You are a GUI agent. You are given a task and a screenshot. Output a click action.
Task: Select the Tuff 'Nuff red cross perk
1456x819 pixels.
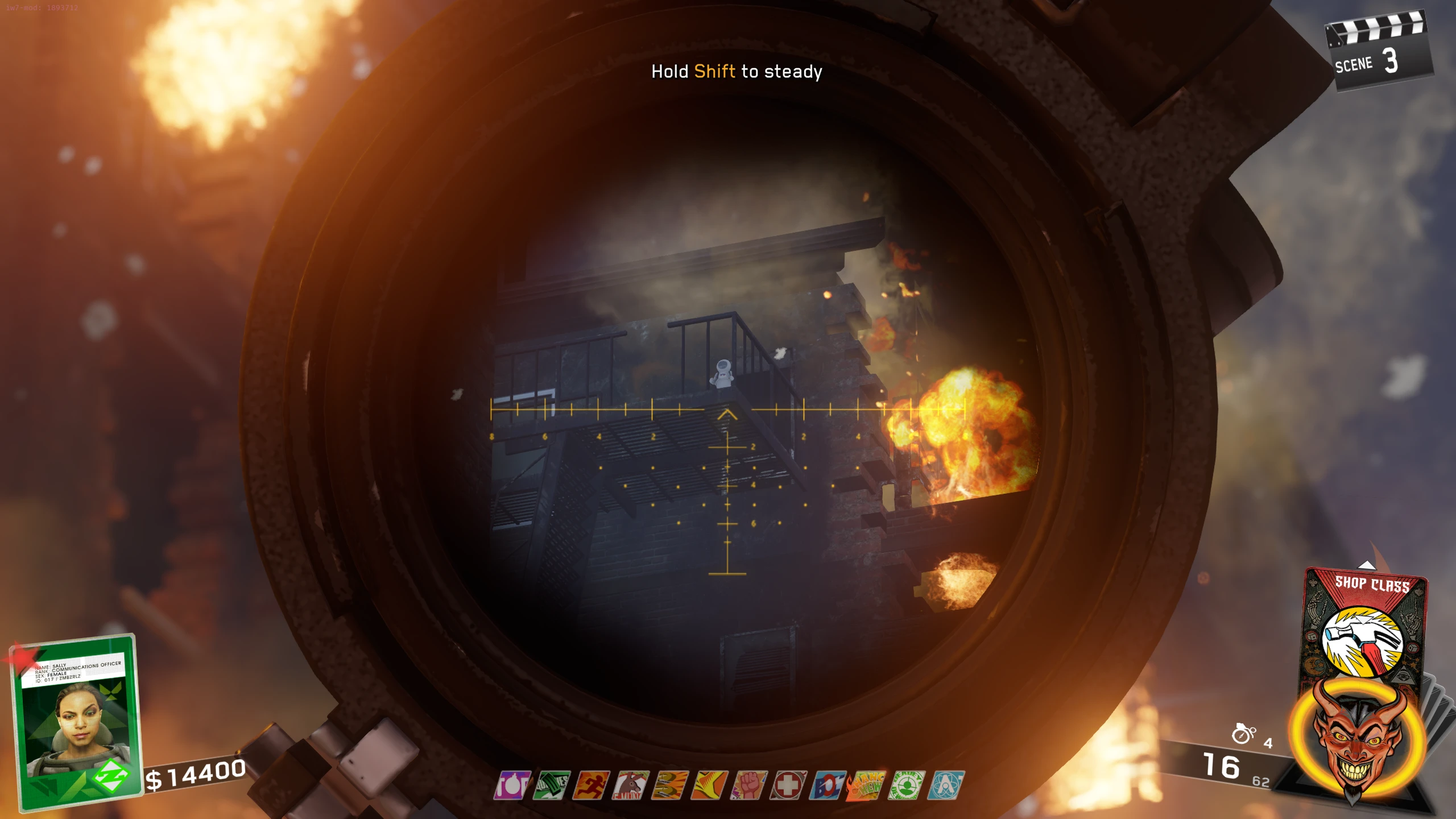pos(788,785)
